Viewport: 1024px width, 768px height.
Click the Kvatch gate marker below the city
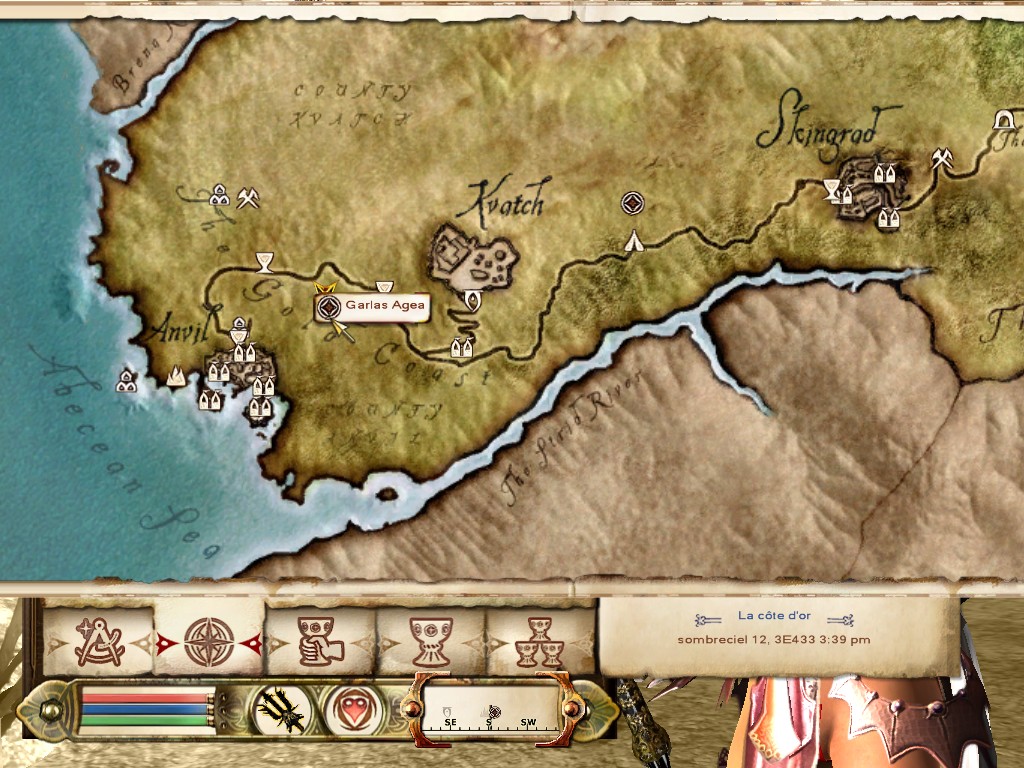coord(472,298)
